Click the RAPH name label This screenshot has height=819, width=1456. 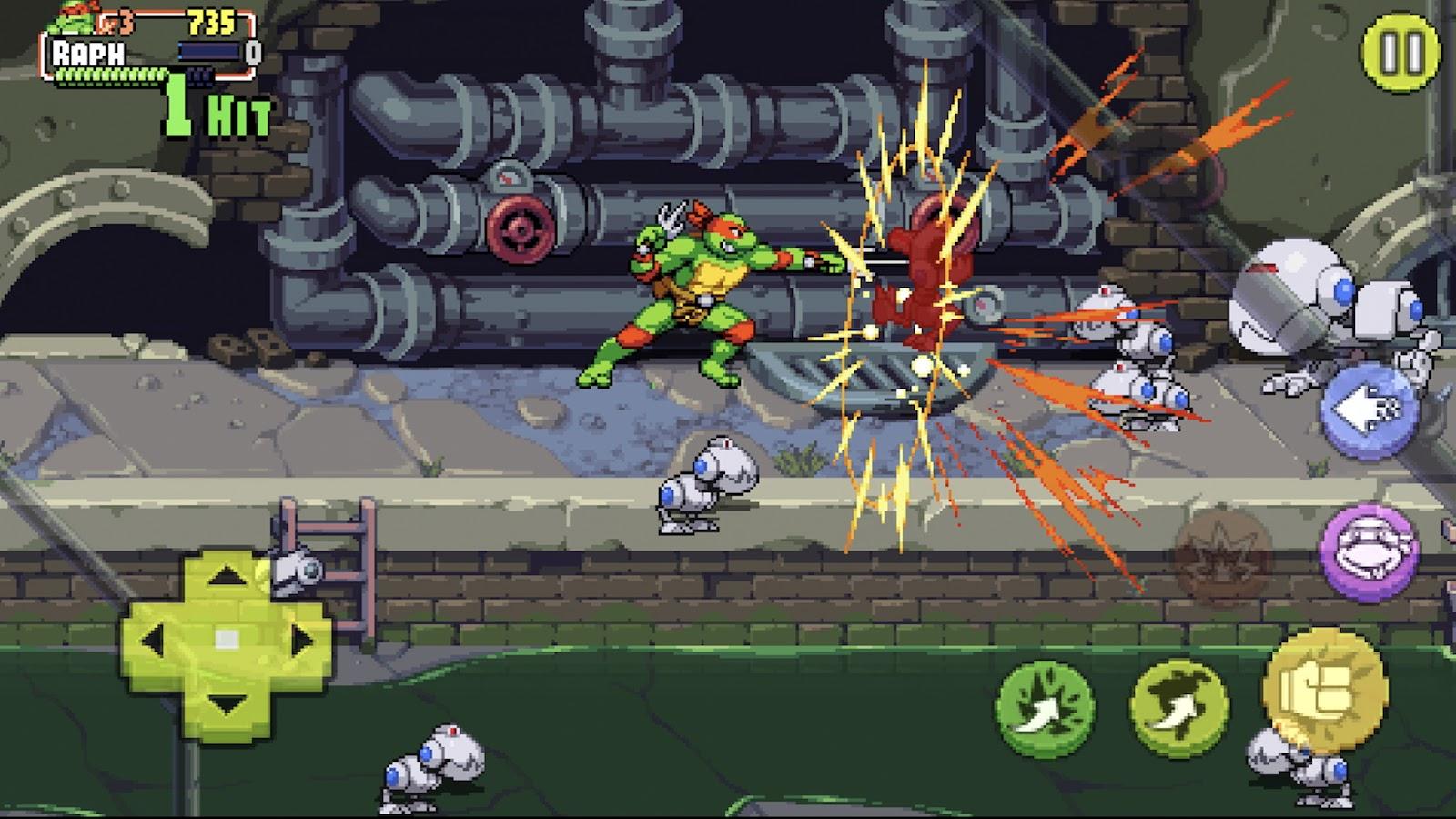coord(88,51)
